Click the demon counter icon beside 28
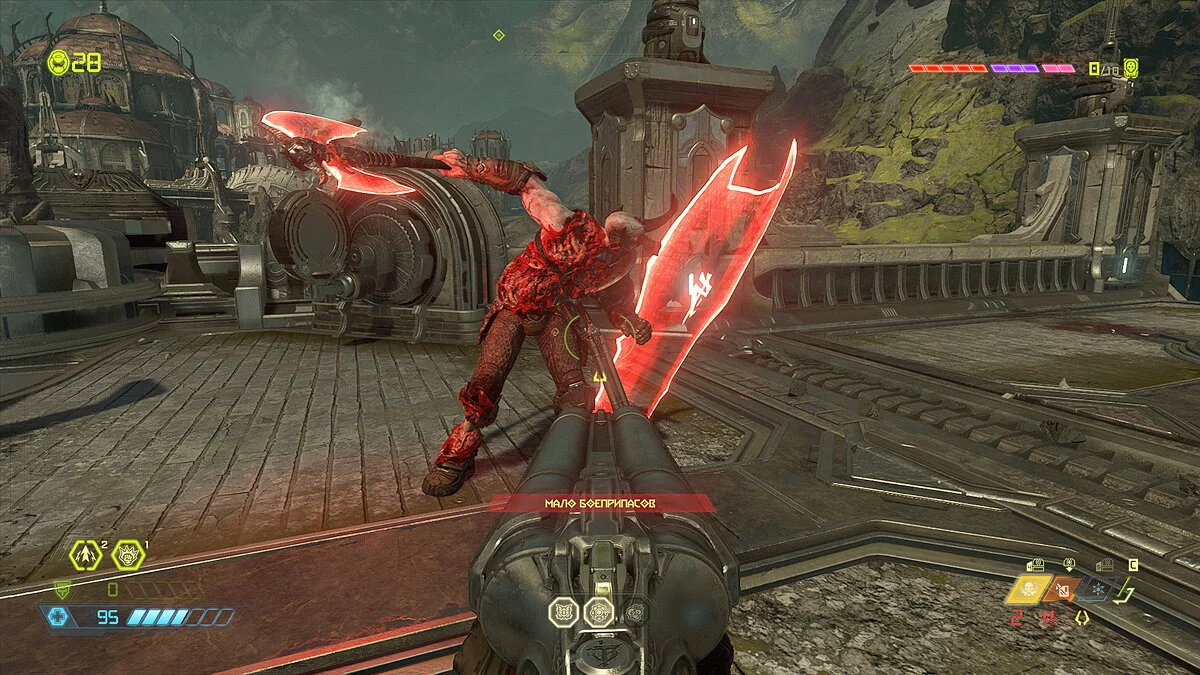The width and height of the screenshot is (1200, 675). pyautogui.click(x=58, y=62)
